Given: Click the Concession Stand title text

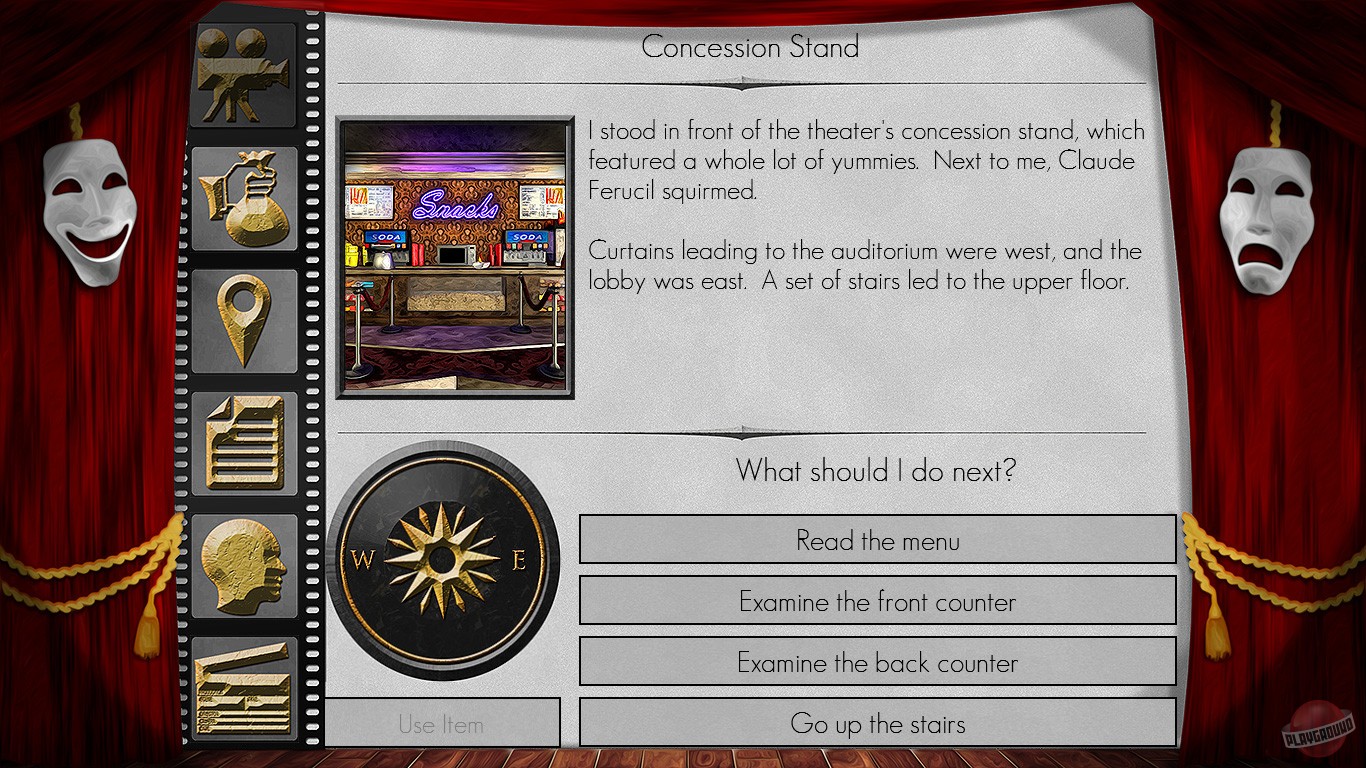Looking at the screenshot, I should tap(752, 46).
